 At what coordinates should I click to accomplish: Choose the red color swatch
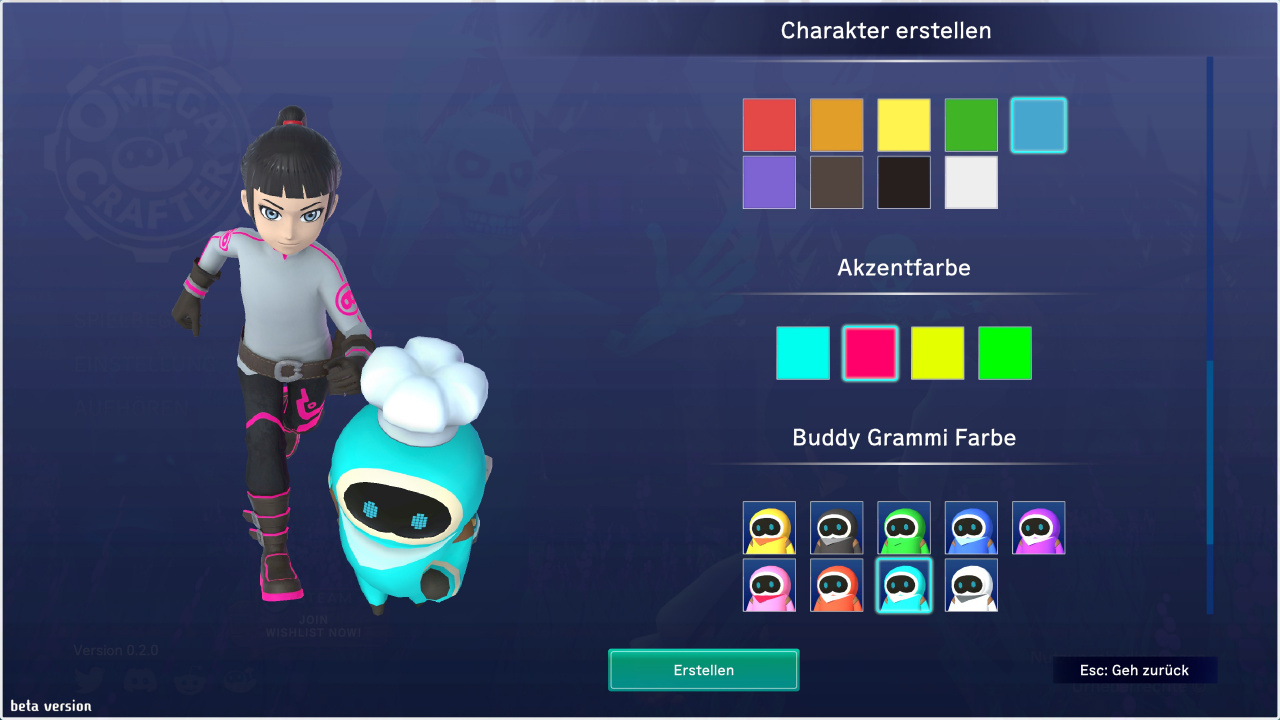[x=769, y=125]
